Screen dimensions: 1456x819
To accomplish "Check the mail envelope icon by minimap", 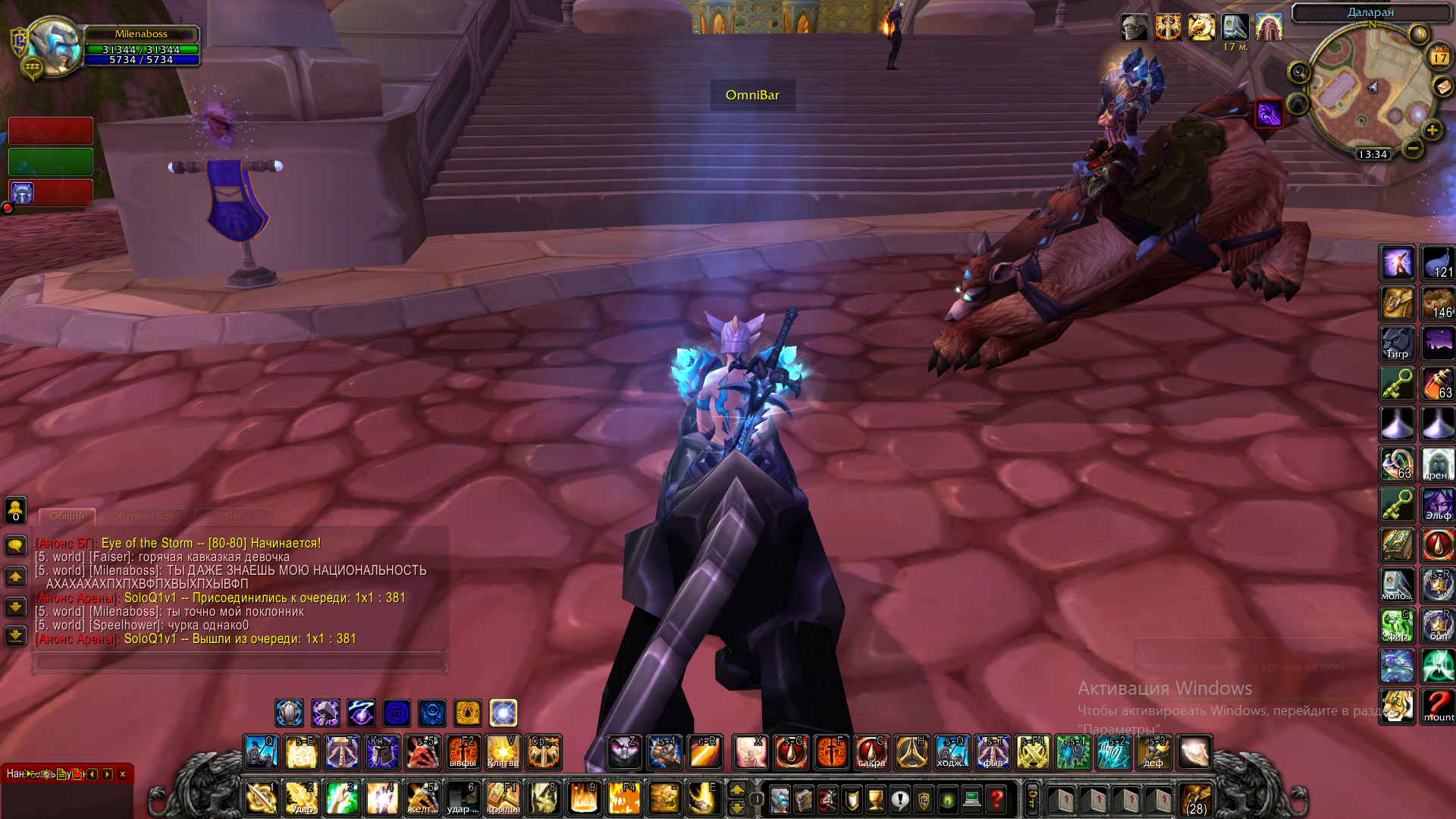I will coord(1442,87).
